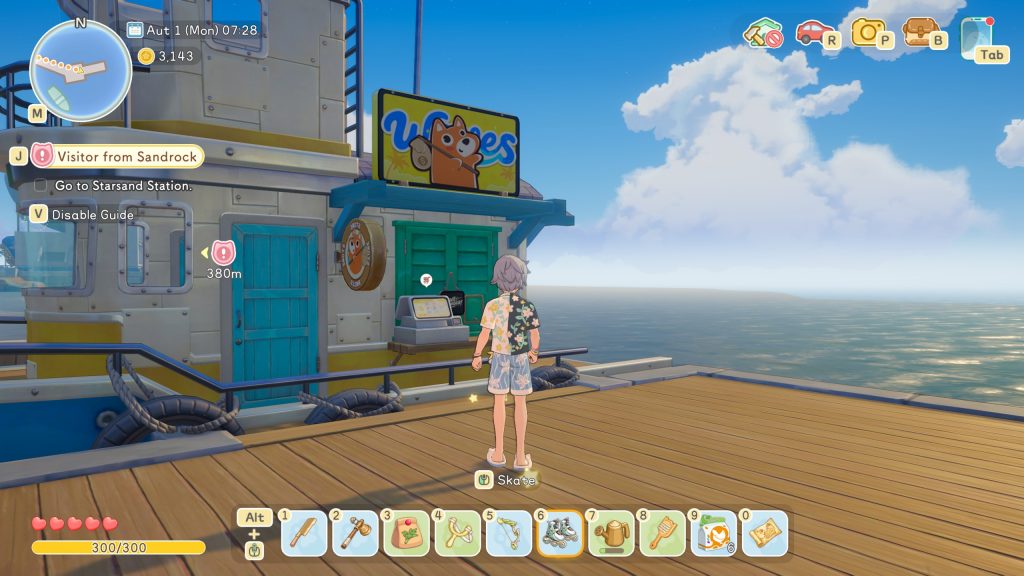Image resolution: width=1024 pixels, height=576 pixels.
Task: Equip the slingshot from the hotbar
Action: click(x=457, y=534)
